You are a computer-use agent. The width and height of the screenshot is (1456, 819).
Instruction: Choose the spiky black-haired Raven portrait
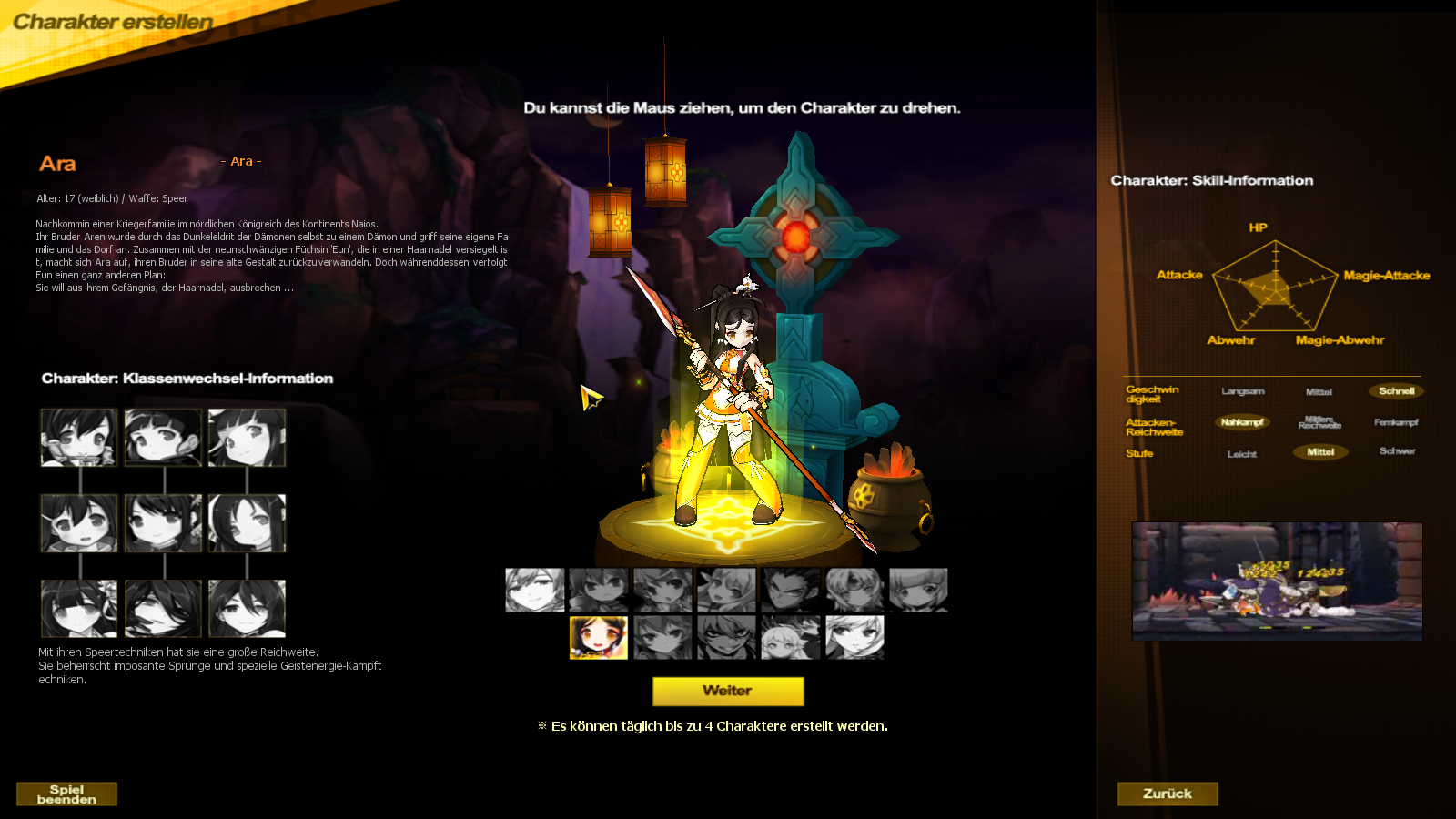[791, 590]
